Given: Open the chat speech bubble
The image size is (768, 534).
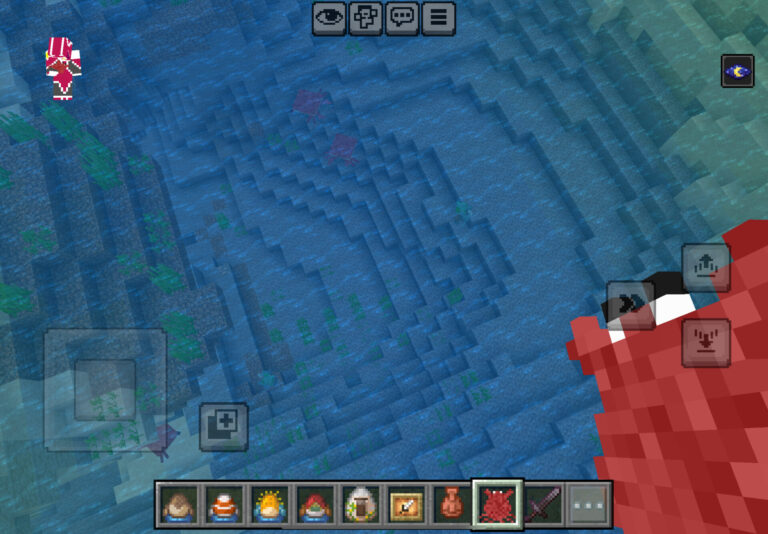Looking at the screenshot, I should click(402, 18).
